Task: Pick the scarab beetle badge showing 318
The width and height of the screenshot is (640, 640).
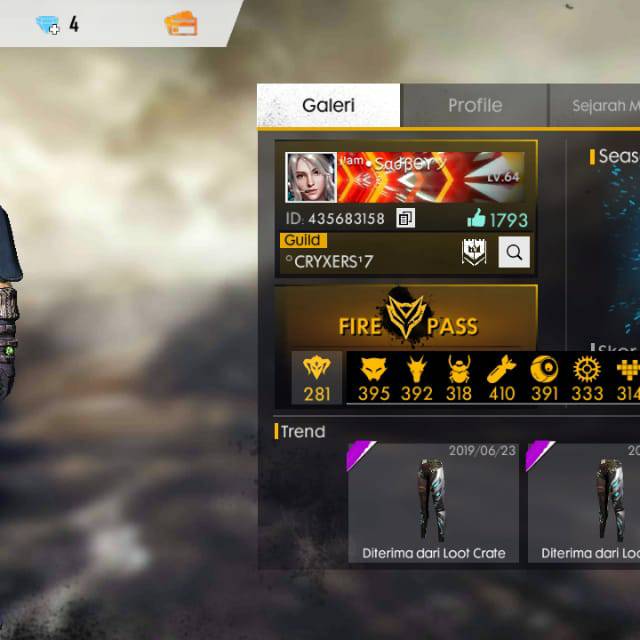Action: 459,378
